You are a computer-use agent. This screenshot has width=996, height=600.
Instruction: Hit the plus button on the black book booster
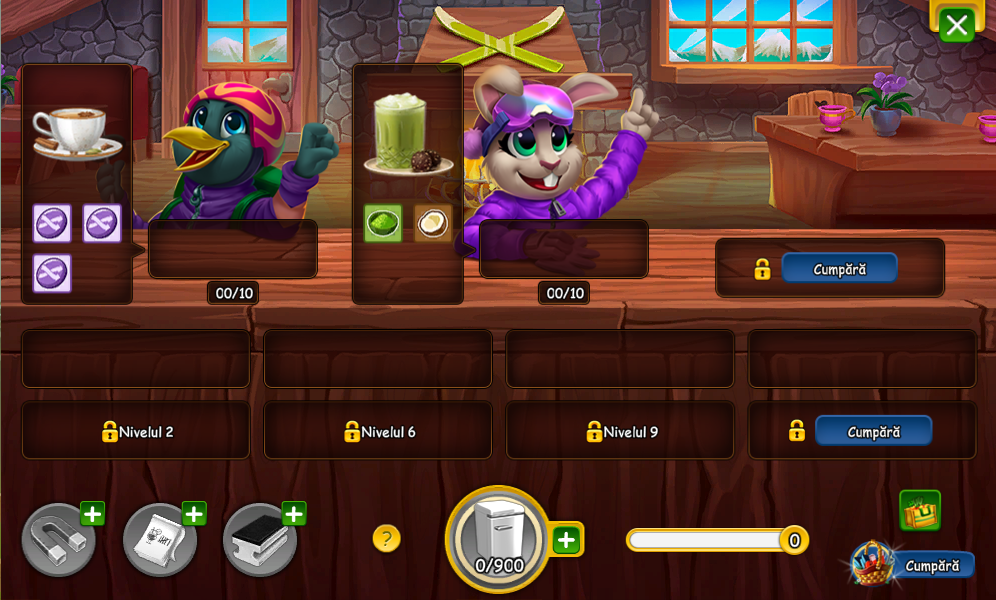pos(294,514)
